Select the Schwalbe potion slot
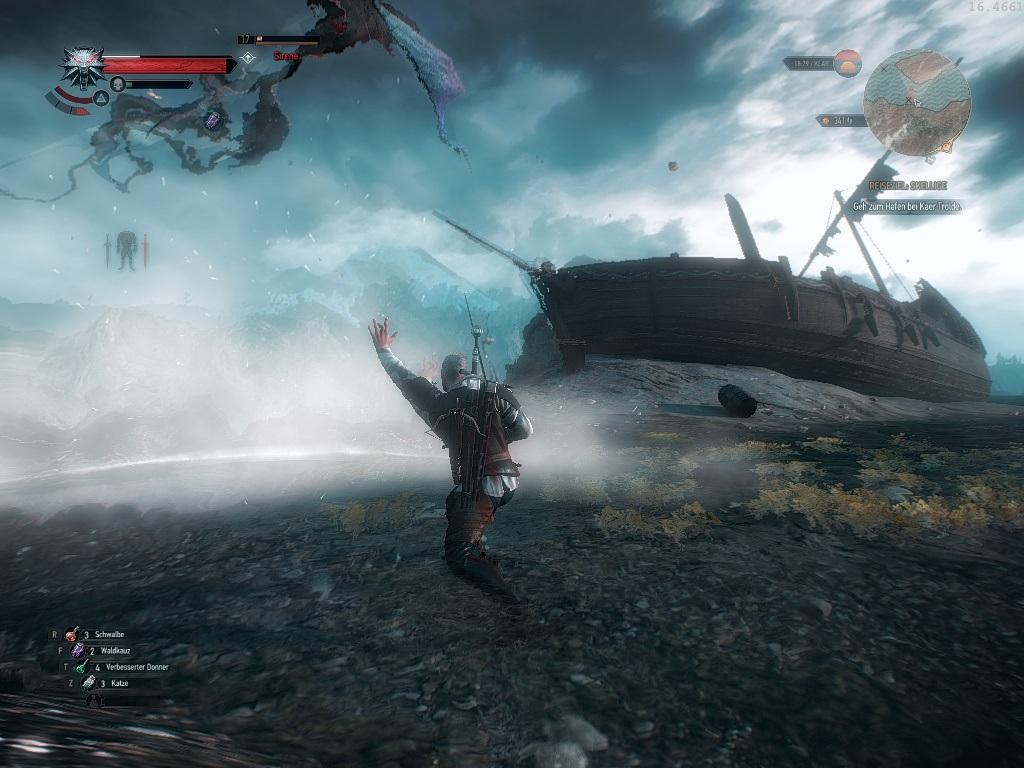Viewport: 1024px width, 768px height. 72,634
